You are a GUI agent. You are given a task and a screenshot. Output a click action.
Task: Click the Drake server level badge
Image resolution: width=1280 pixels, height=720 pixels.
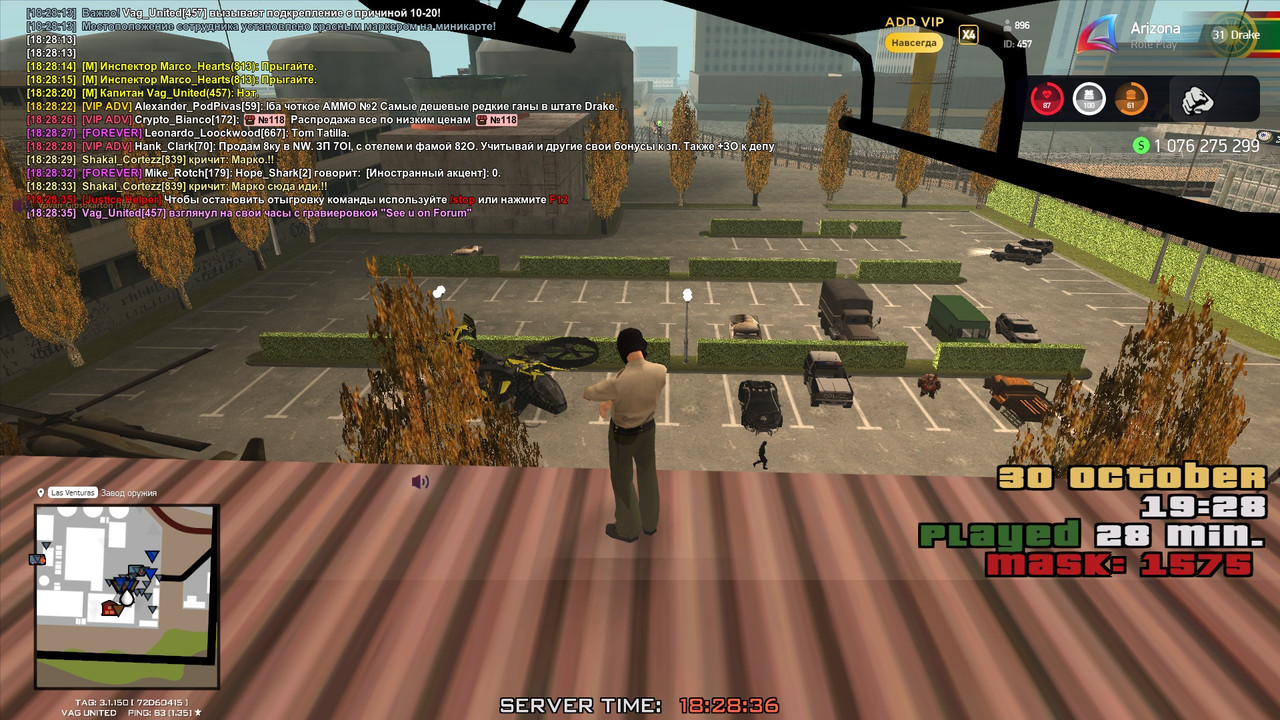tap(1236, 35)
